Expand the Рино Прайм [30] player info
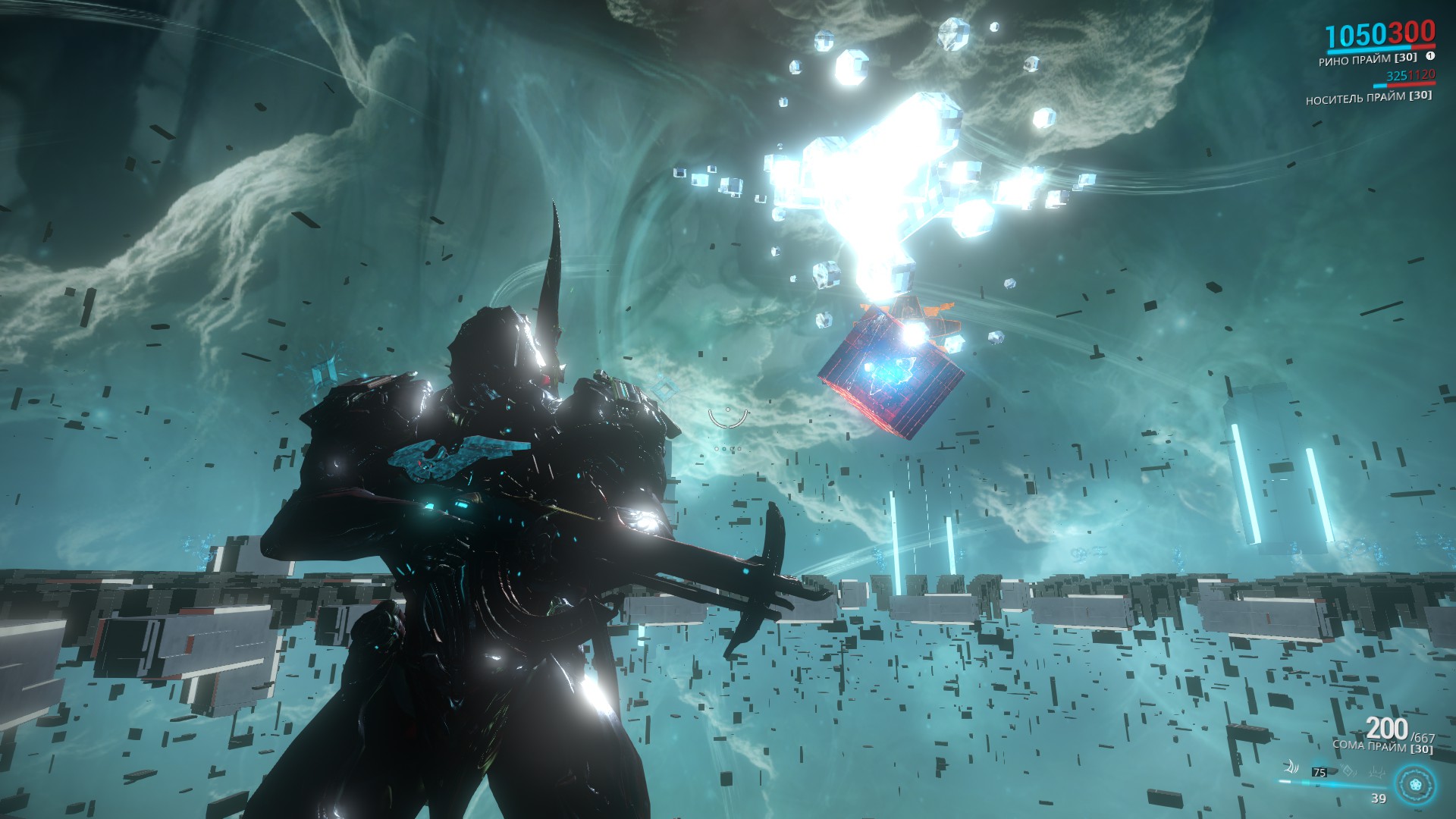The image size is (1456, 819). coord(1369,60)
